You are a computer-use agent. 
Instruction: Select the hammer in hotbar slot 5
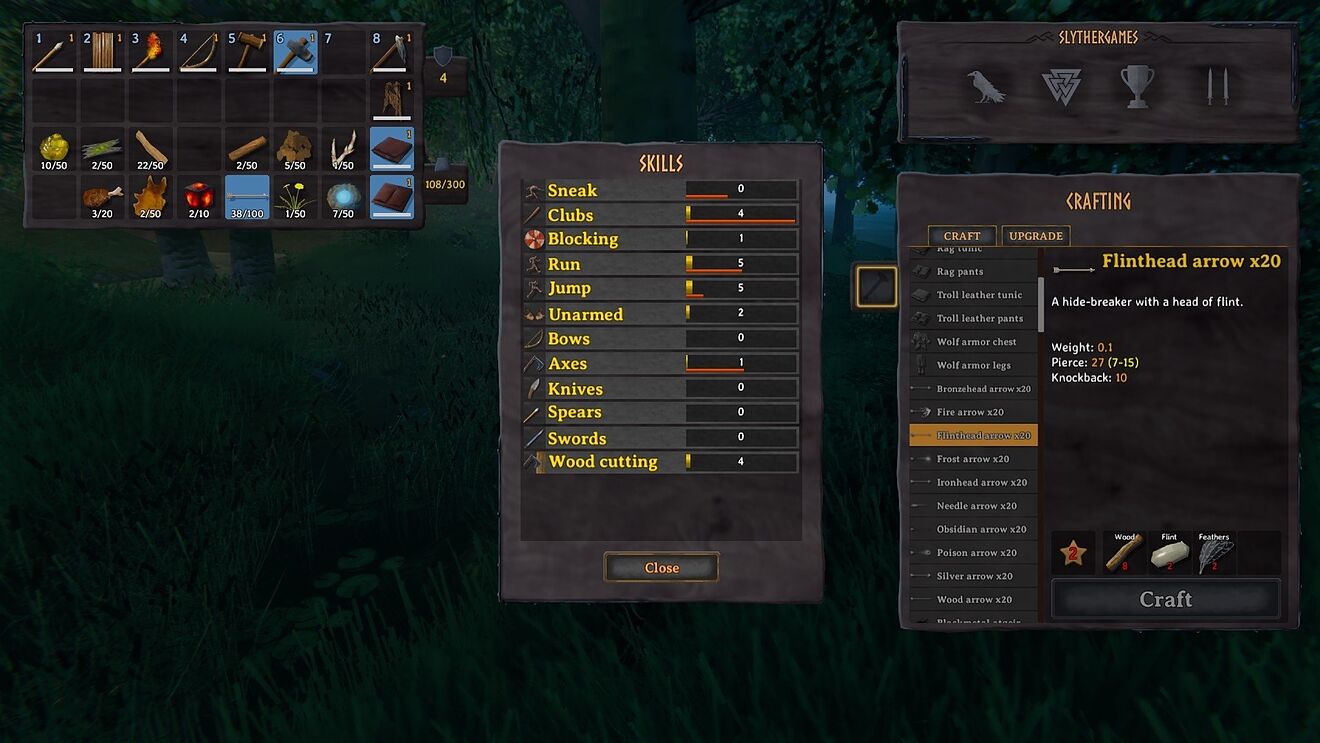coord(247,51)
